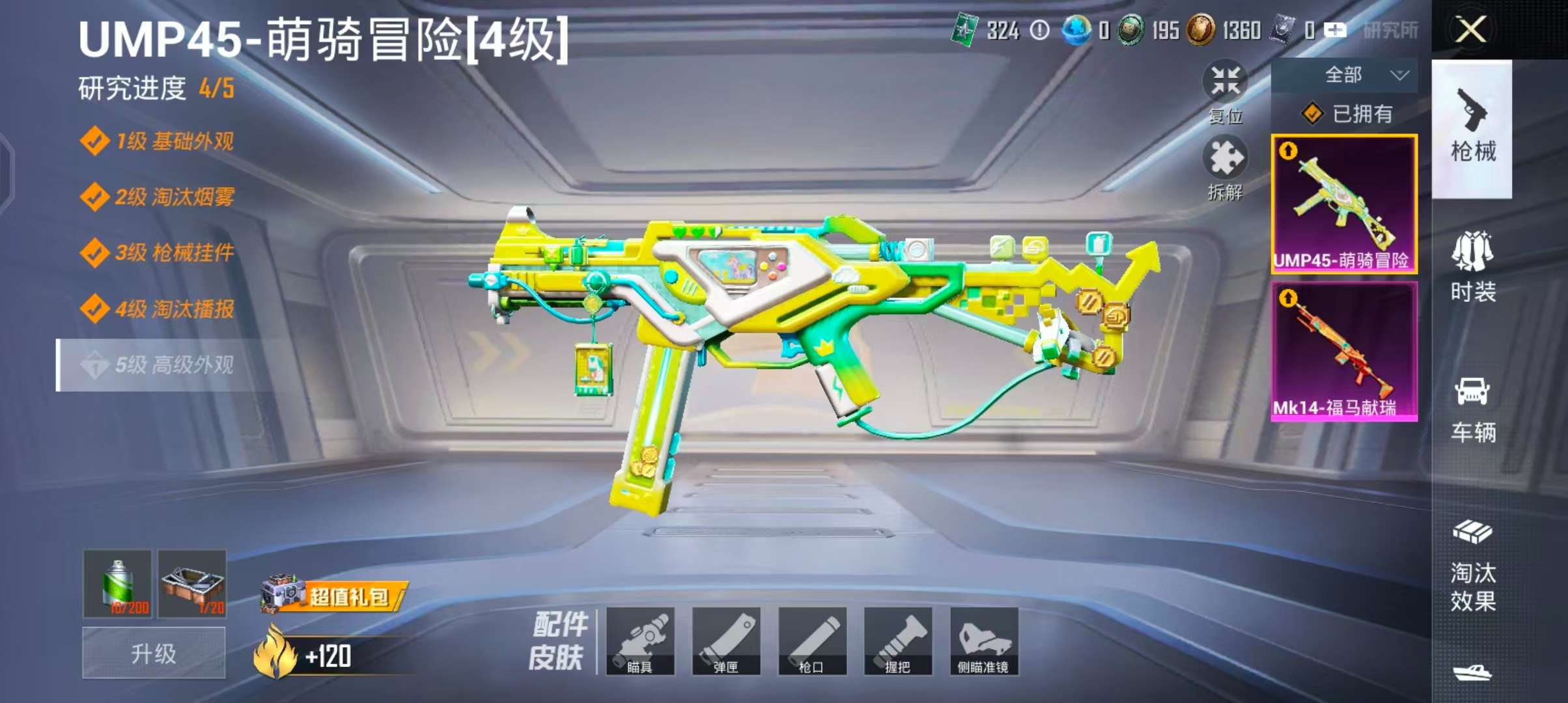Open the 全部 filter dropdown
This screenshot has height=703, width=1568.
pyautogui.click(x=1343, y=76)
